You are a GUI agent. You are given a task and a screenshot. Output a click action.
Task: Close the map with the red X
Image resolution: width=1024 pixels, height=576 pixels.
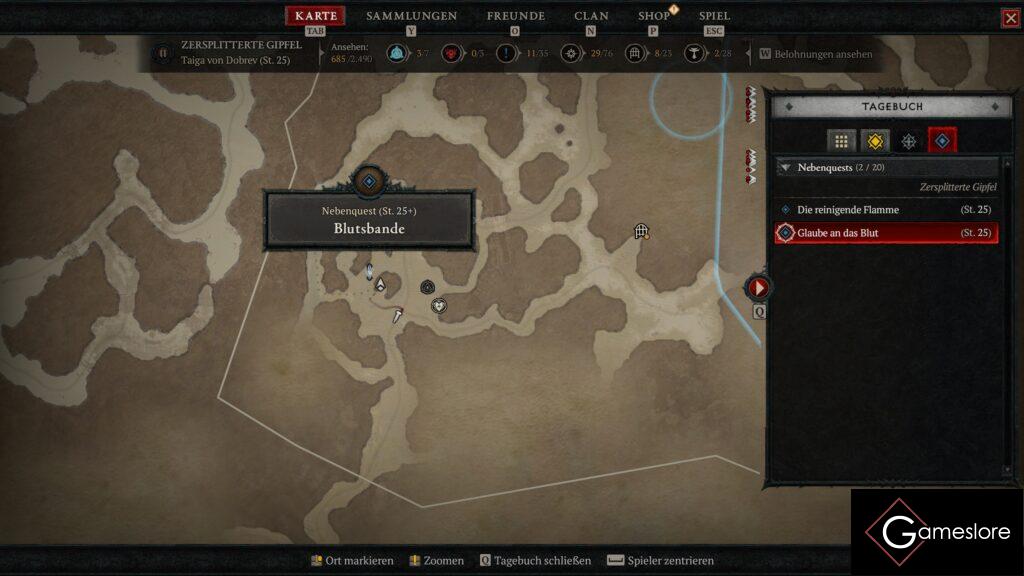[1010, 18]
